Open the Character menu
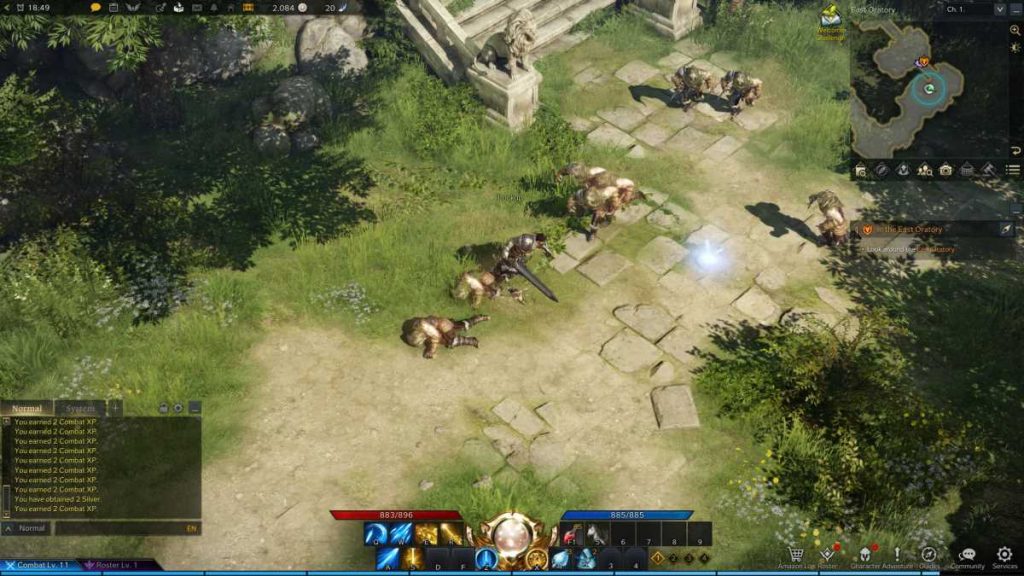Screen dimensions: 1024x576 click(x=863, y=554)
